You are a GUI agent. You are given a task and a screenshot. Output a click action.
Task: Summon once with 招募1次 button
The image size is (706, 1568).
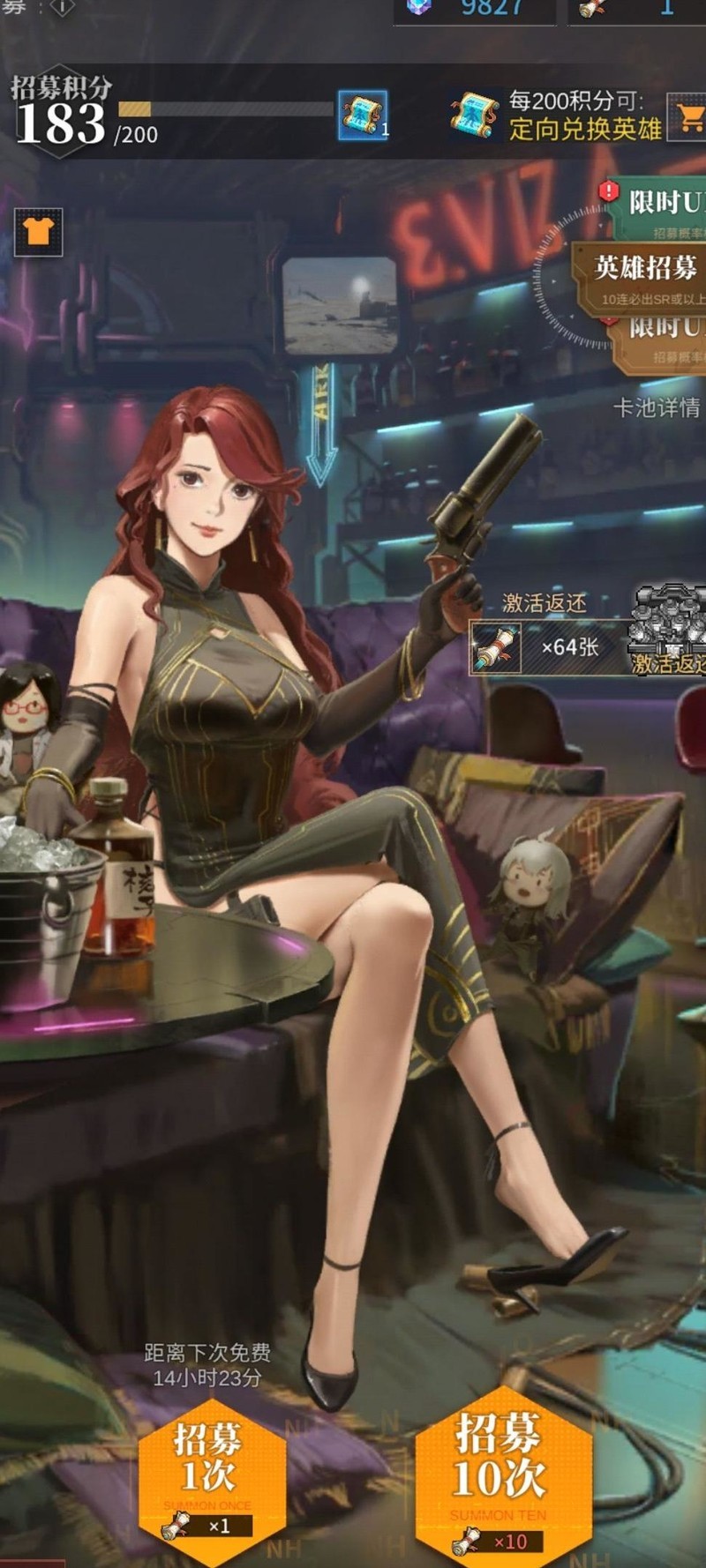pyautogui.click(x=212, y=1473)
